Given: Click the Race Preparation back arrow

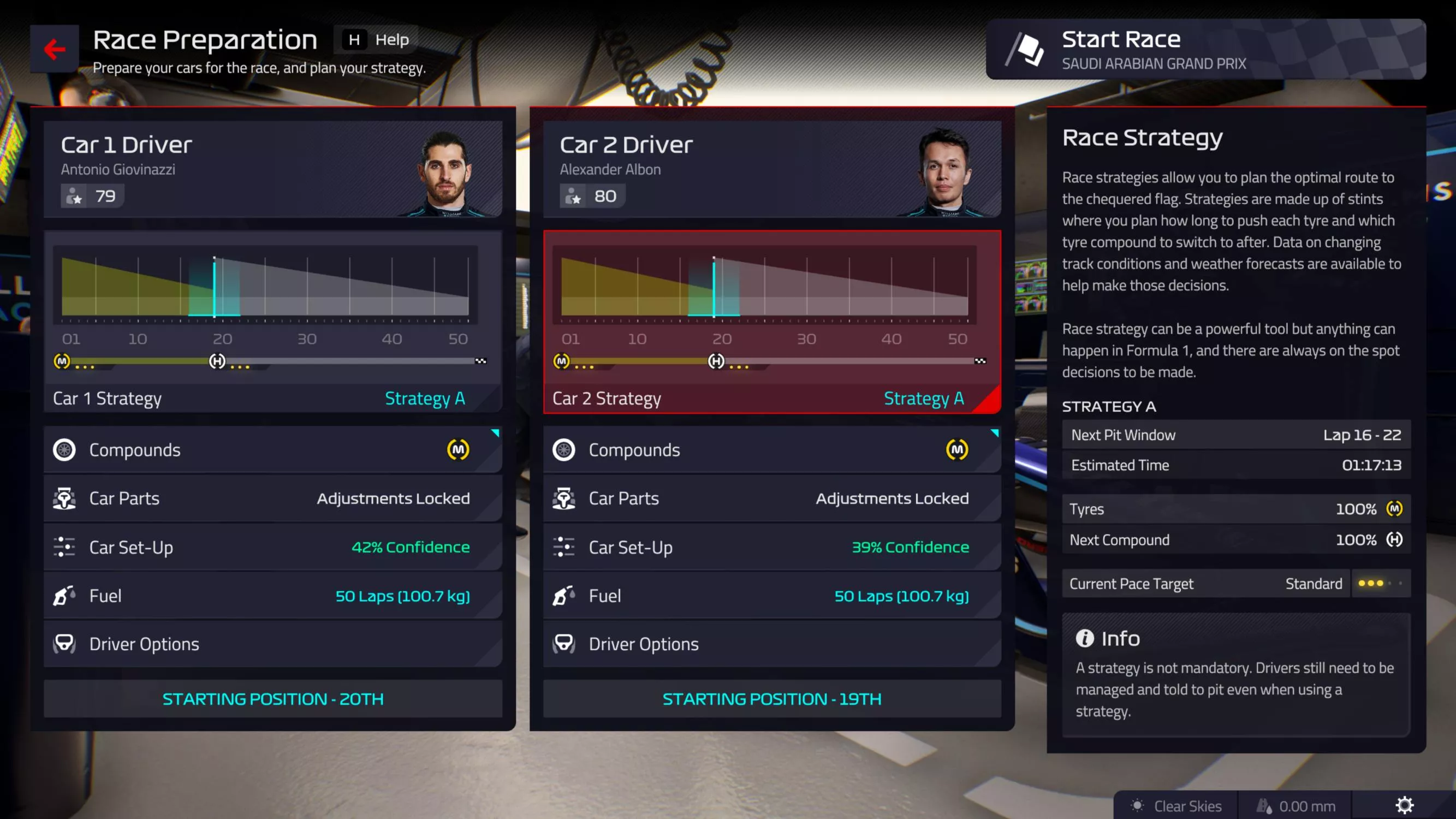Looking at the screenshot, I should 54,50.
